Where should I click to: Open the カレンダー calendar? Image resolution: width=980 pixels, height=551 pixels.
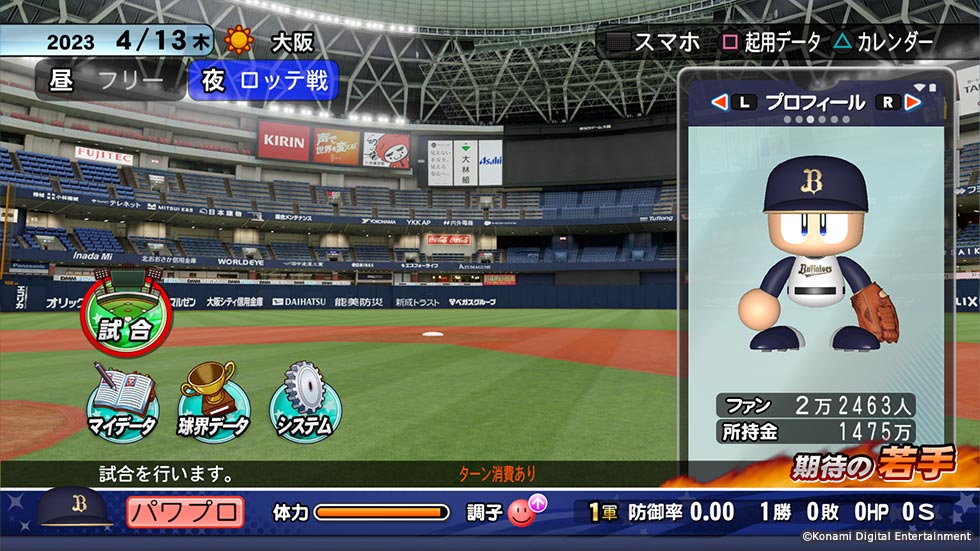coord(883,42)
